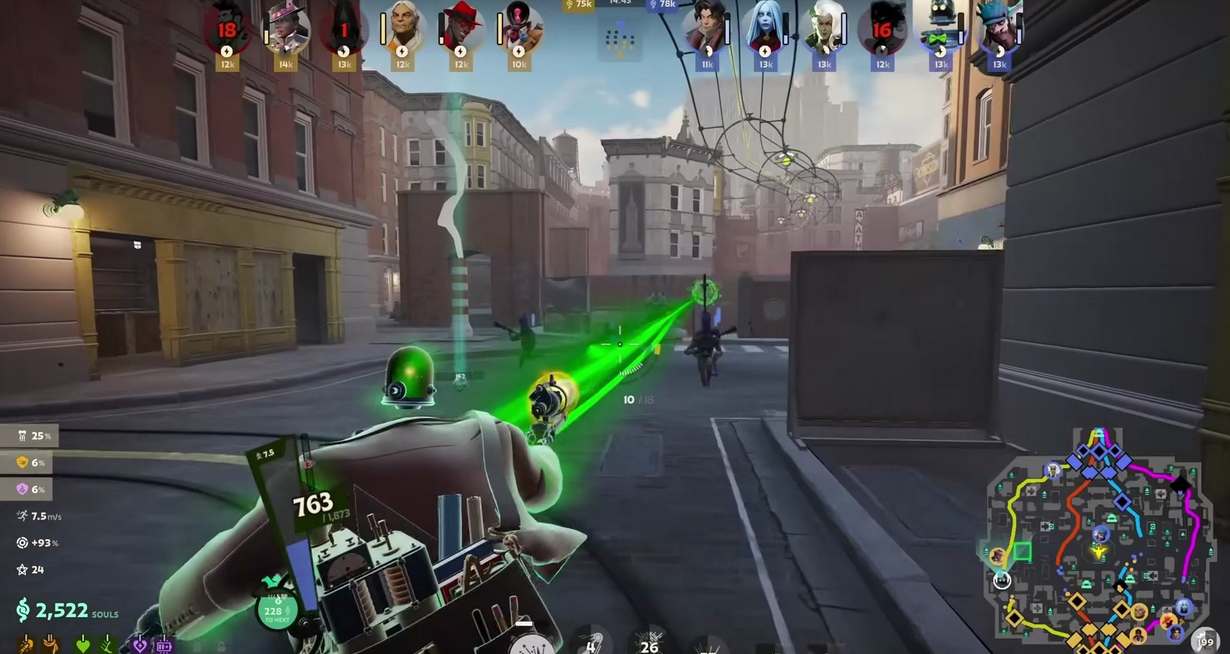This screenshot has height=654, width=1230.
Task: Select the pink-hat hero portrait
Action: [285, 27]
